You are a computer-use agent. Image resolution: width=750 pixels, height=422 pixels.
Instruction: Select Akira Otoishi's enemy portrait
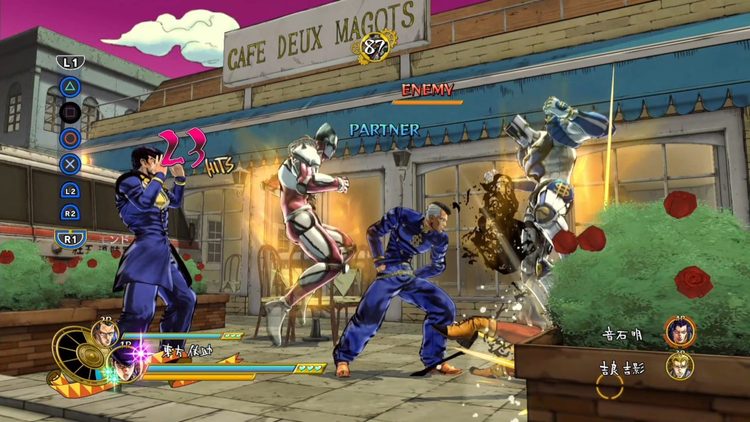(x=679, y=331)
